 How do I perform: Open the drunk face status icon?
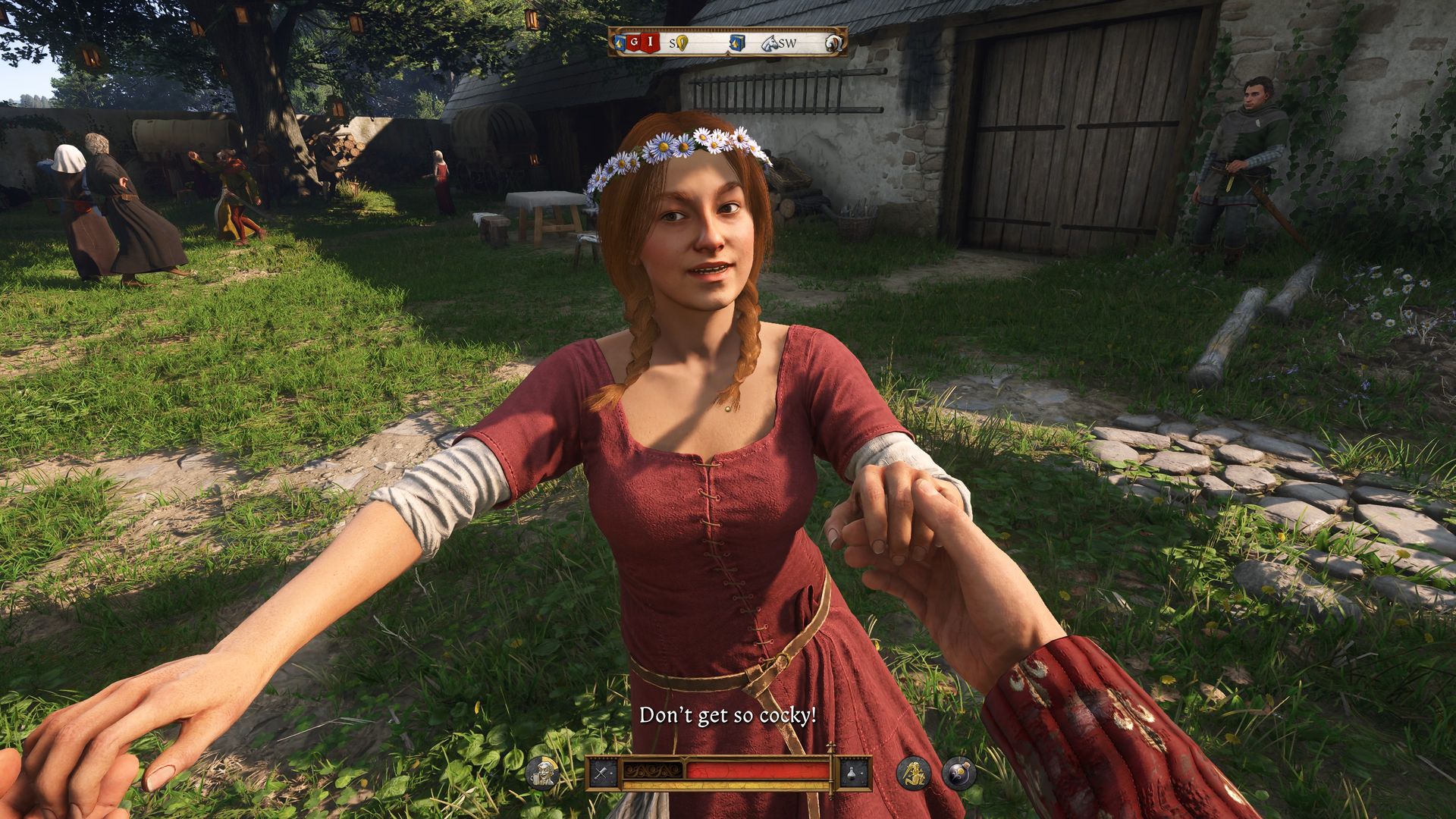[x=542, y=773]
